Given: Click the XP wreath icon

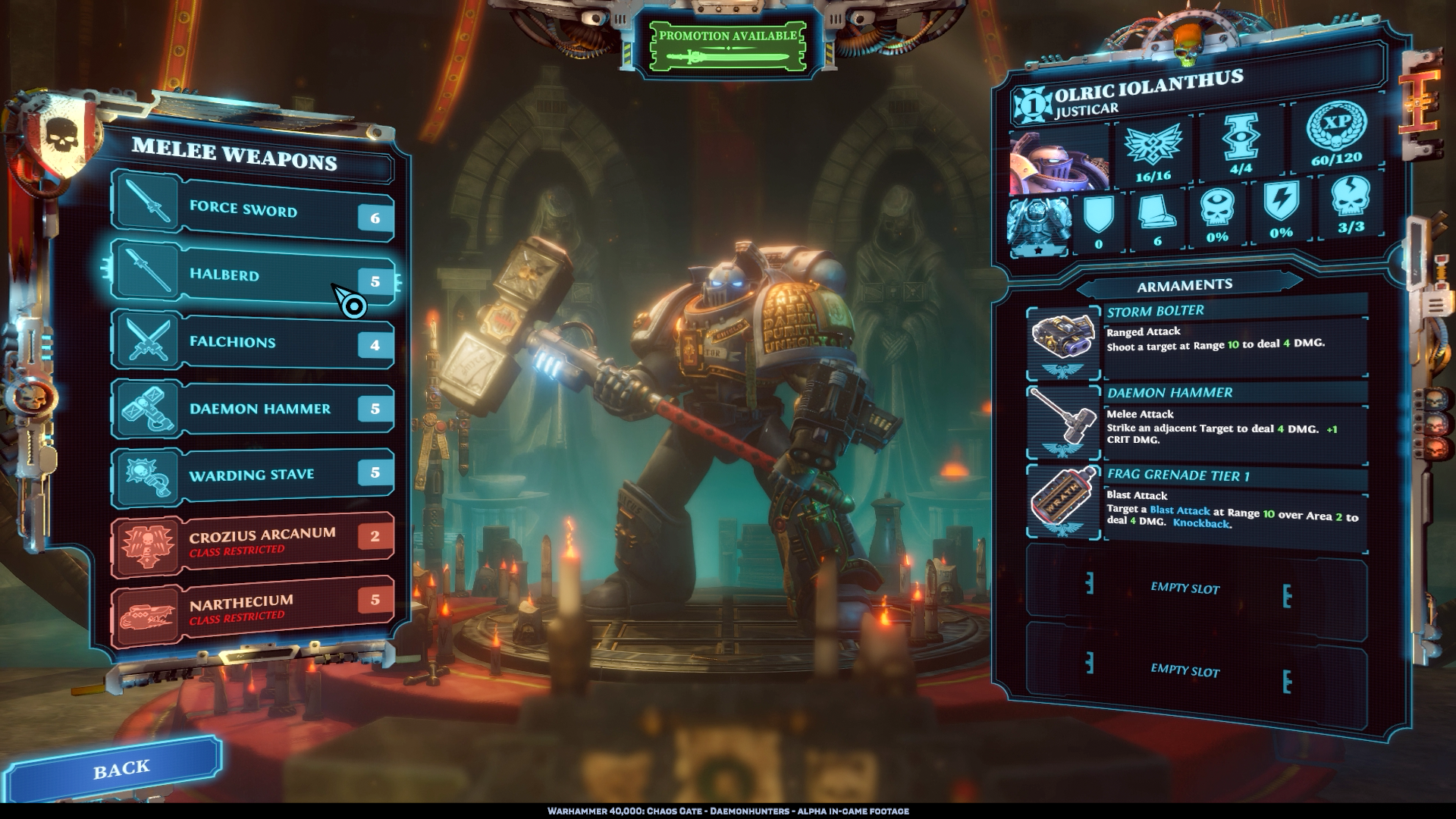Looking at the screenshot, I should pos(1336,127).
